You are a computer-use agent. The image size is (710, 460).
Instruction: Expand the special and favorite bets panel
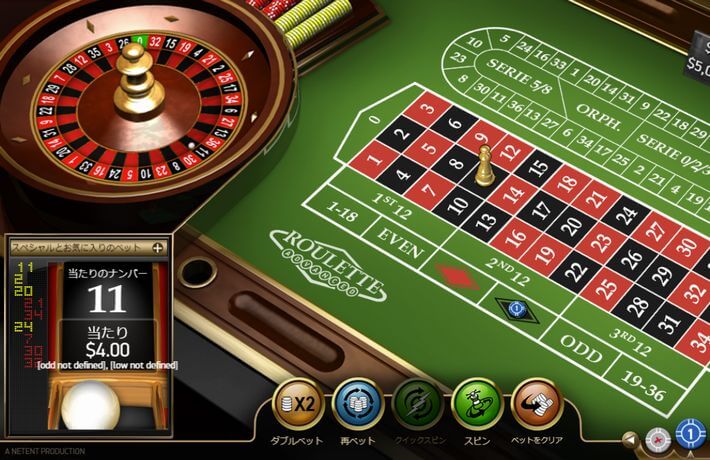(x=156, y=247)
